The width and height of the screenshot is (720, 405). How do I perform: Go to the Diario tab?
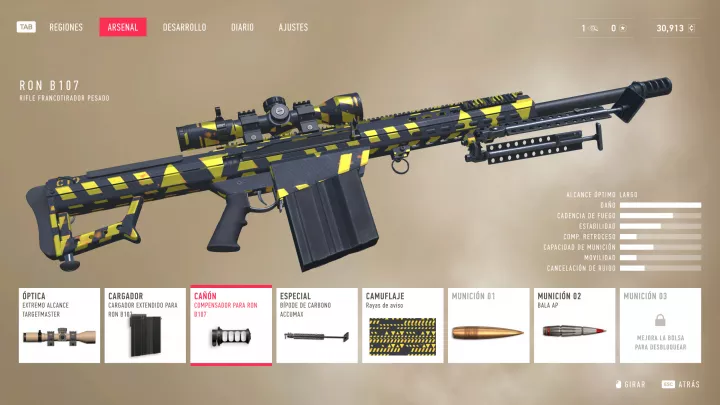click(242, 27)
